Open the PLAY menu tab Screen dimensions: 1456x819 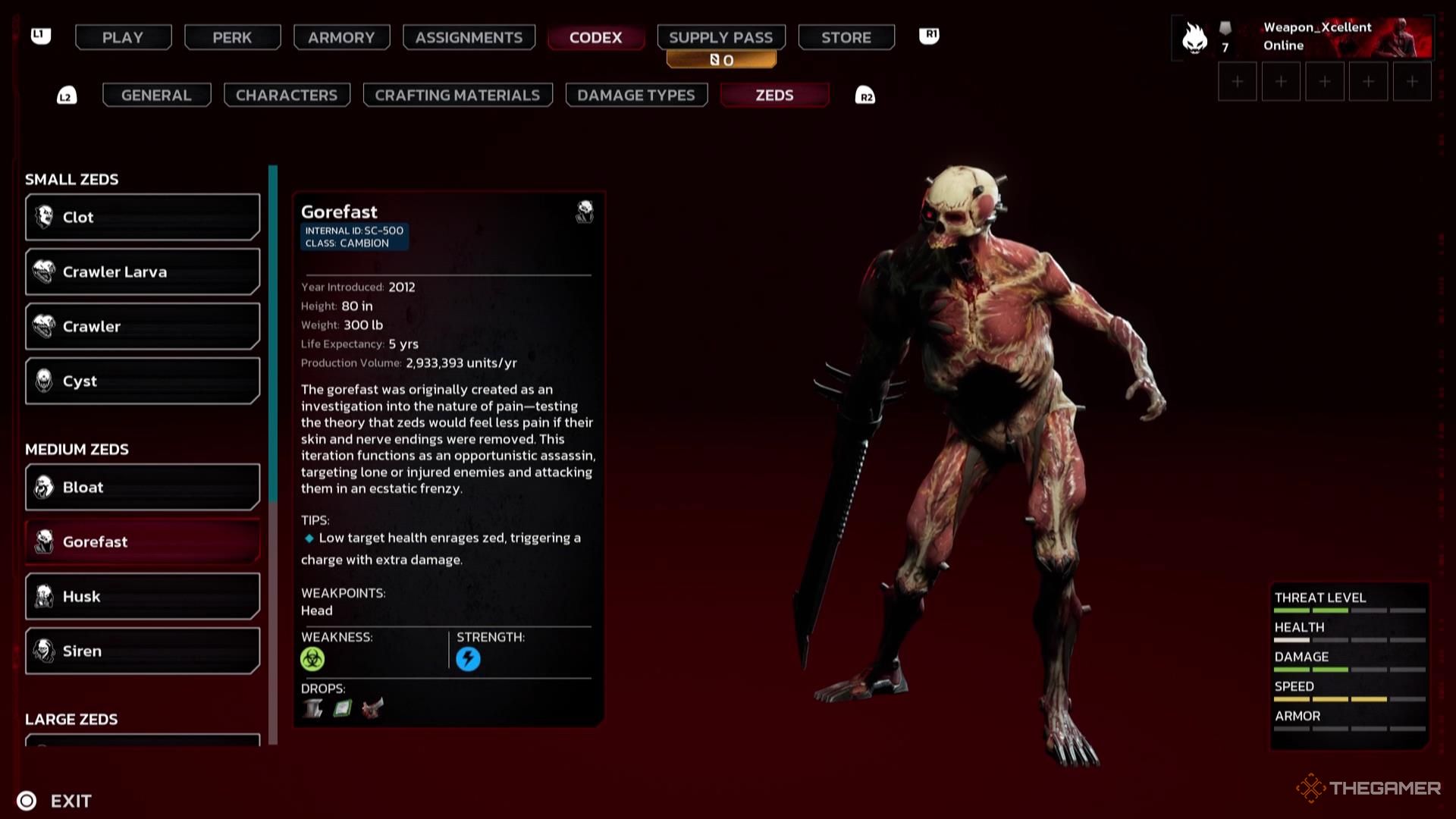tap(123, 37)
